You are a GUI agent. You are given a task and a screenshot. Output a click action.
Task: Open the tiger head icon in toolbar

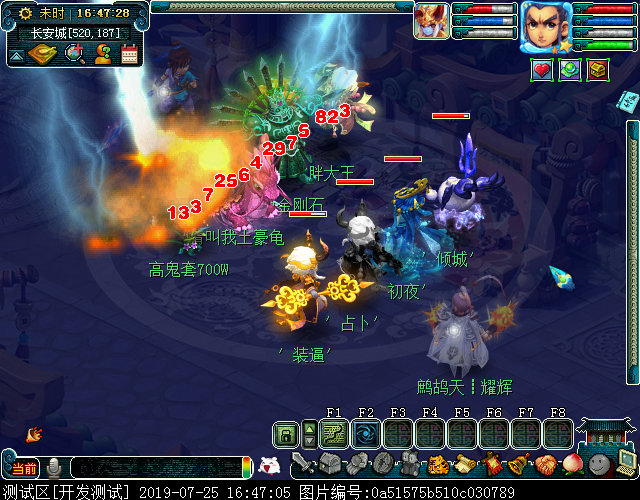[437, 464]
